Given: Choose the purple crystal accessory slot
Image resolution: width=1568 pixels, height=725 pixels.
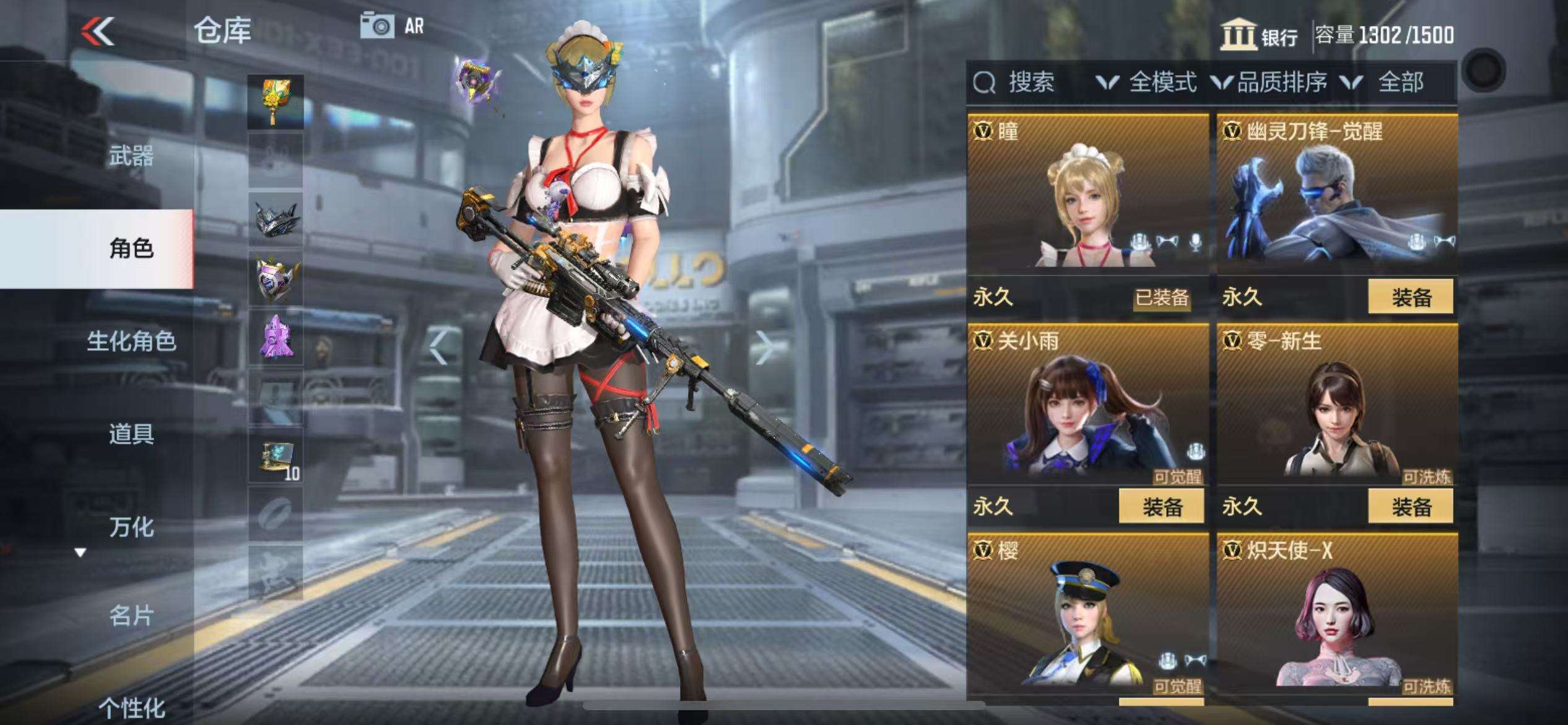Looking at the screenshot, I should pyautogui.click(x=276, y=338).
